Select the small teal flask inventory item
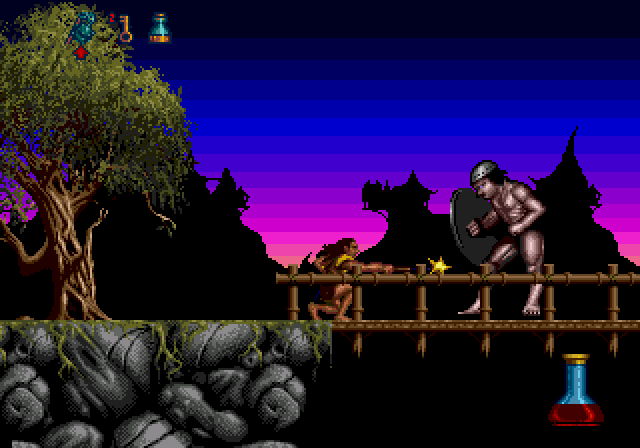 pyautogui.click(x=159, y=28)
